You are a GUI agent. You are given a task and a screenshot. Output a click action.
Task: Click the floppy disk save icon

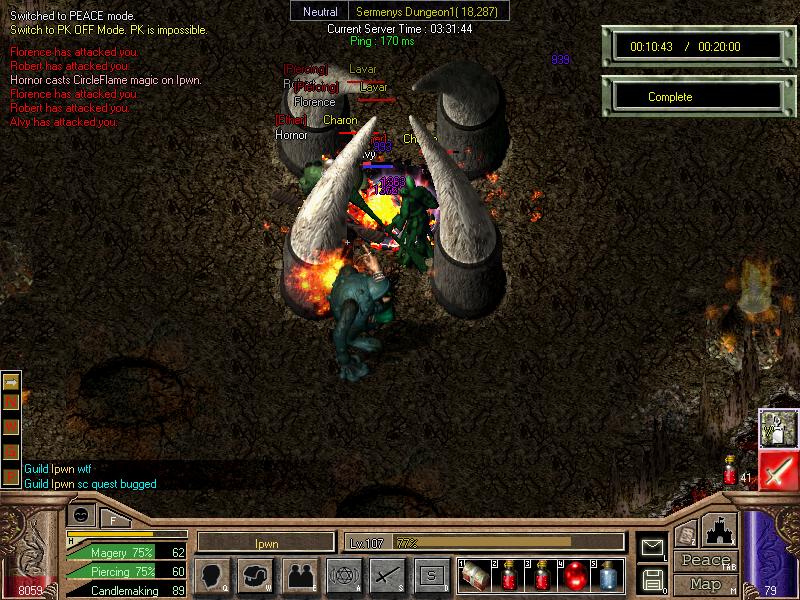[653, 578]
